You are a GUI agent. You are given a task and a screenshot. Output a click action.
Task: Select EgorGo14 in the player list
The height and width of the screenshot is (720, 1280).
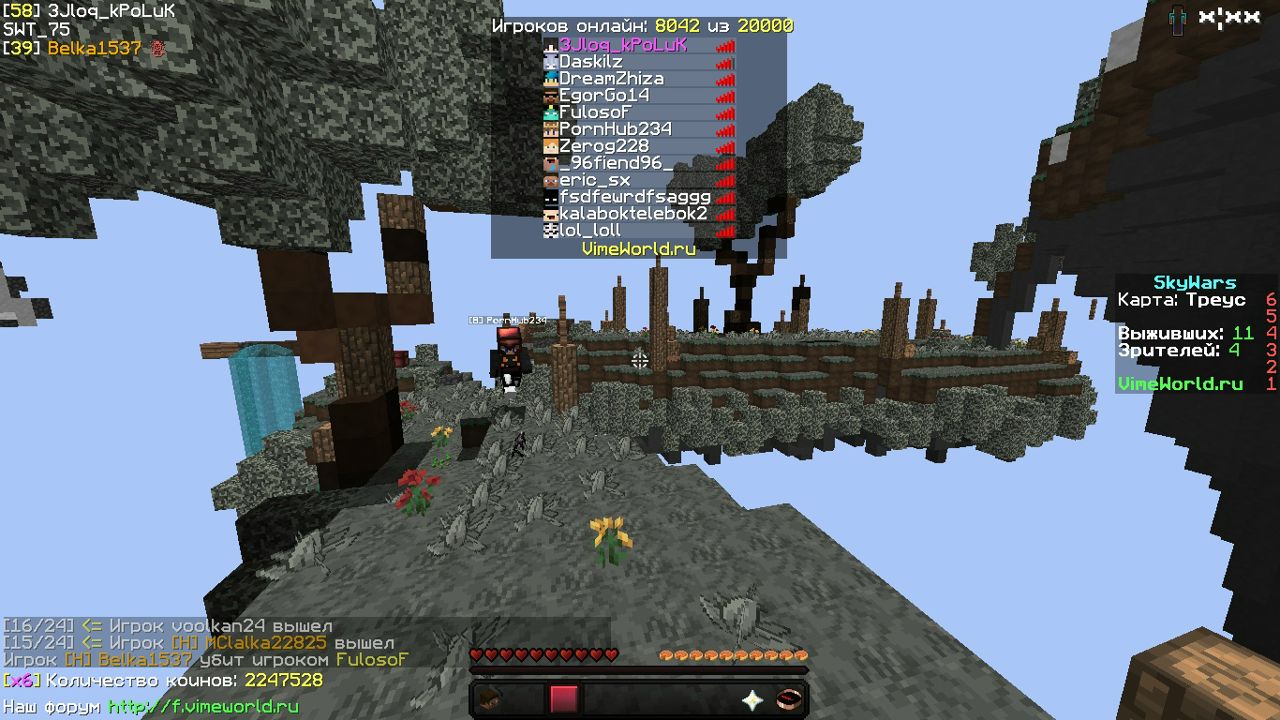[x=603, y=96]
